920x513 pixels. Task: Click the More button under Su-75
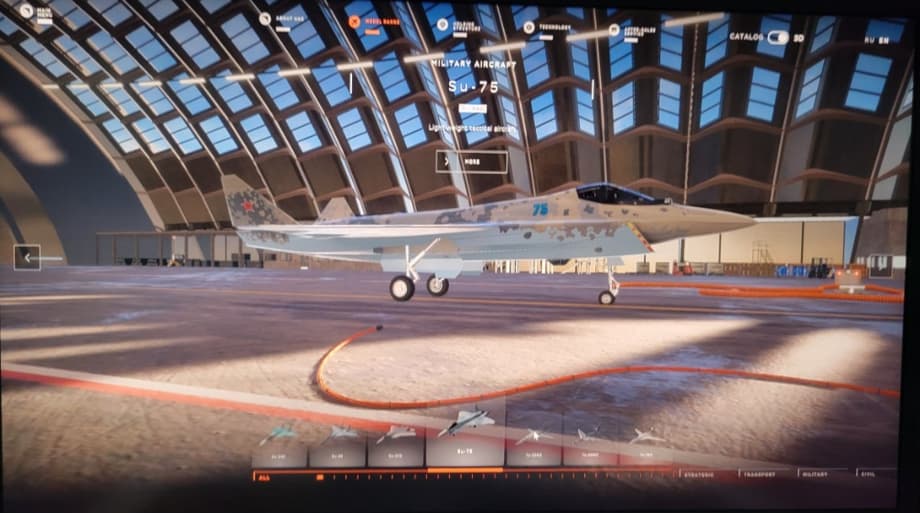click(471, 160)
